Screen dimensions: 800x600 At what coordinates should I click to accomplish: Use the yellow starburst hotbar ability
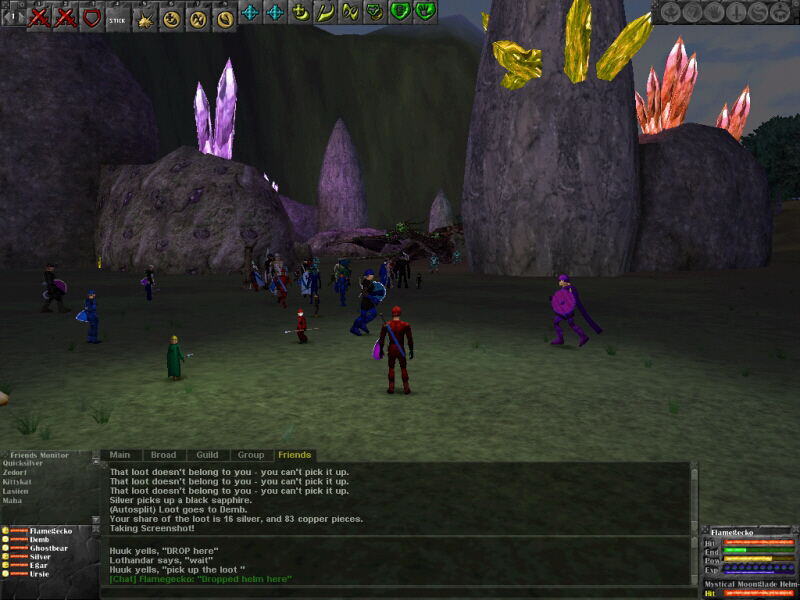pos(146,15)
